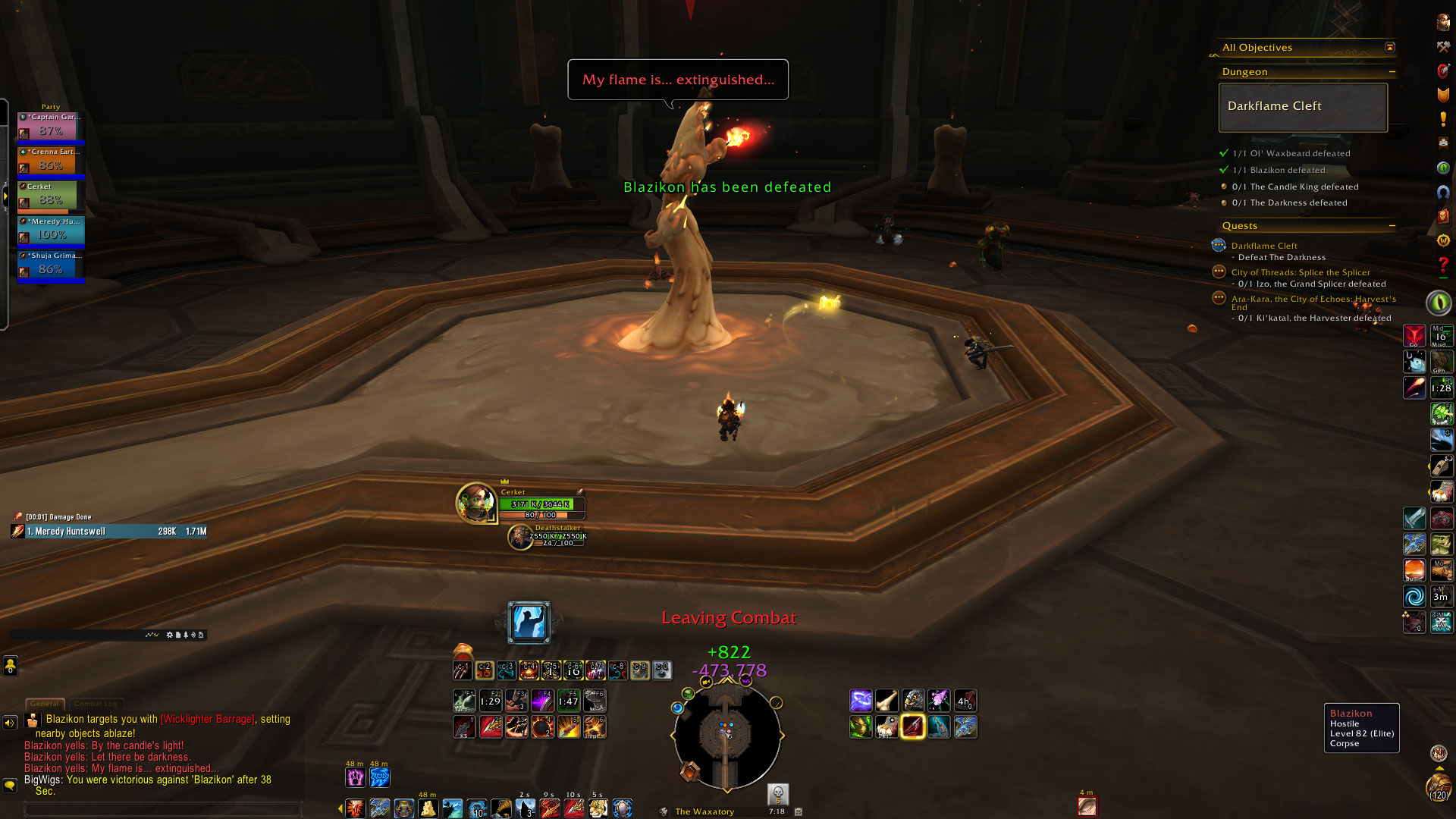The width and height of the screenshot is (1456, 819).
Task: Click Cerket player portrait frame
Action: (475, 503)
